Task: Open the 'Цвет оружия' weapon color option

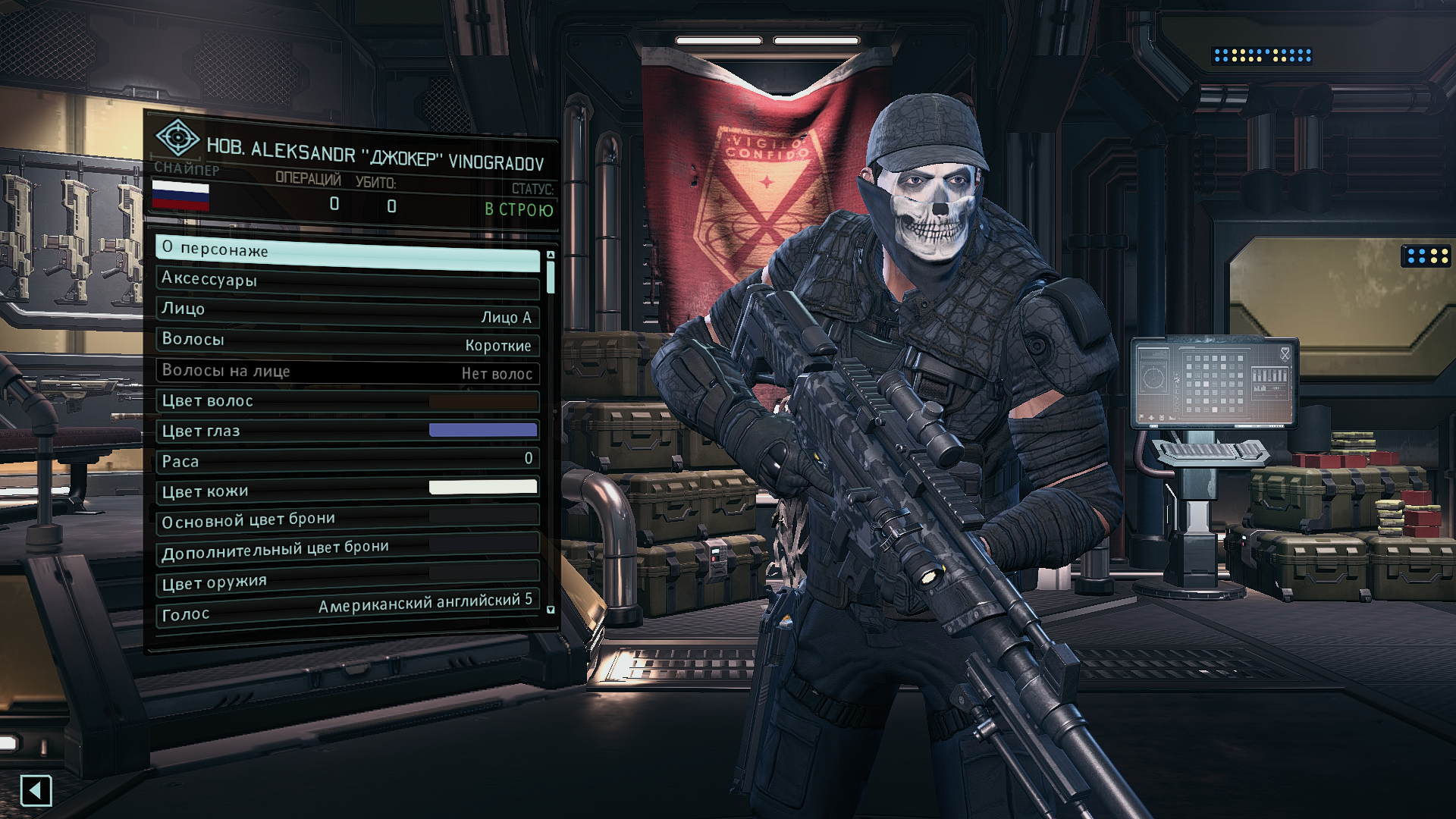Action: coord(347,580)
